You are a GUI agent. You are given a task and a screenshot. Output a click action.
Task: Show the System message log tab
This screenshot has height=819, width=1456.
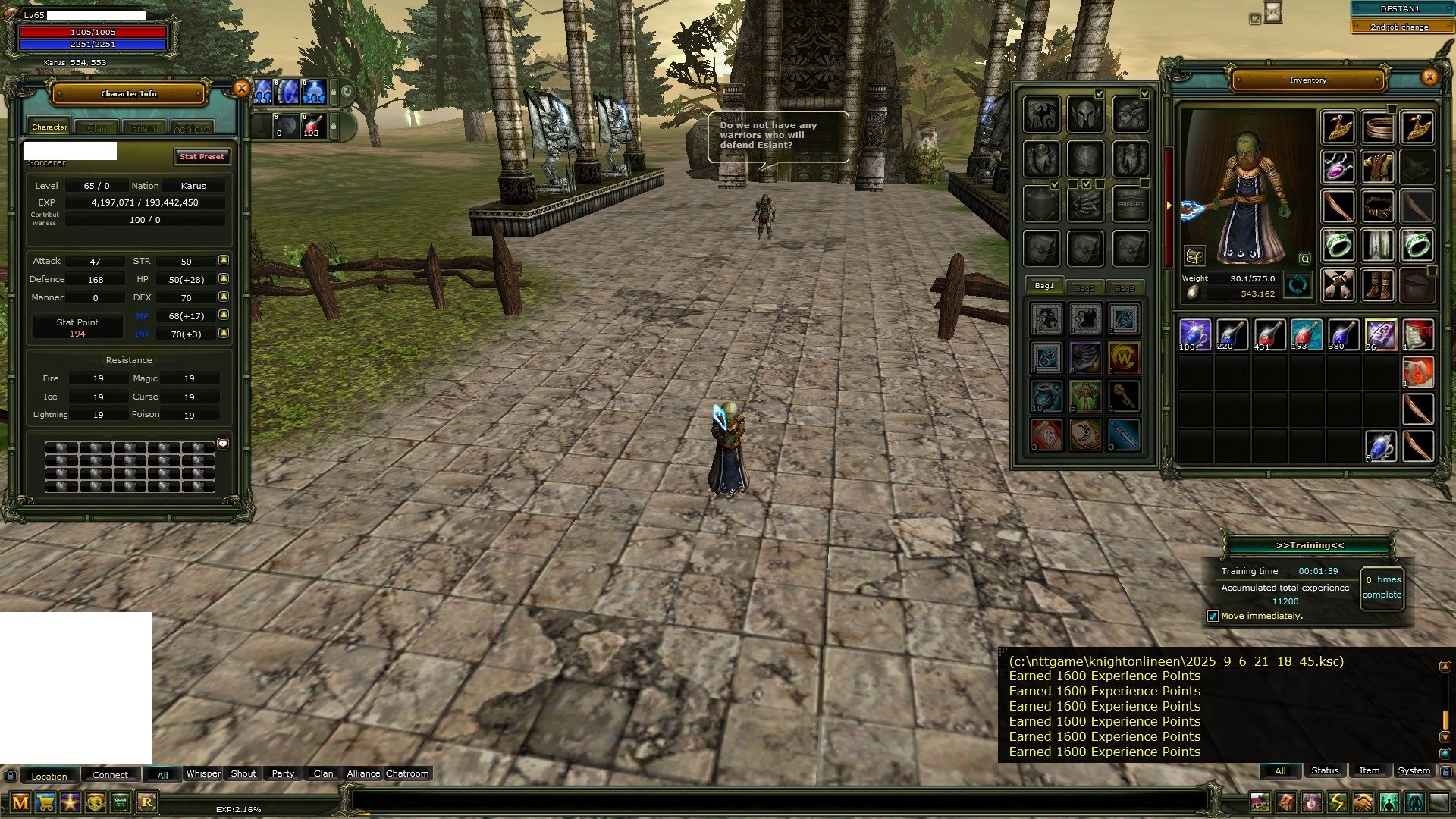(x=1414, y=770)
